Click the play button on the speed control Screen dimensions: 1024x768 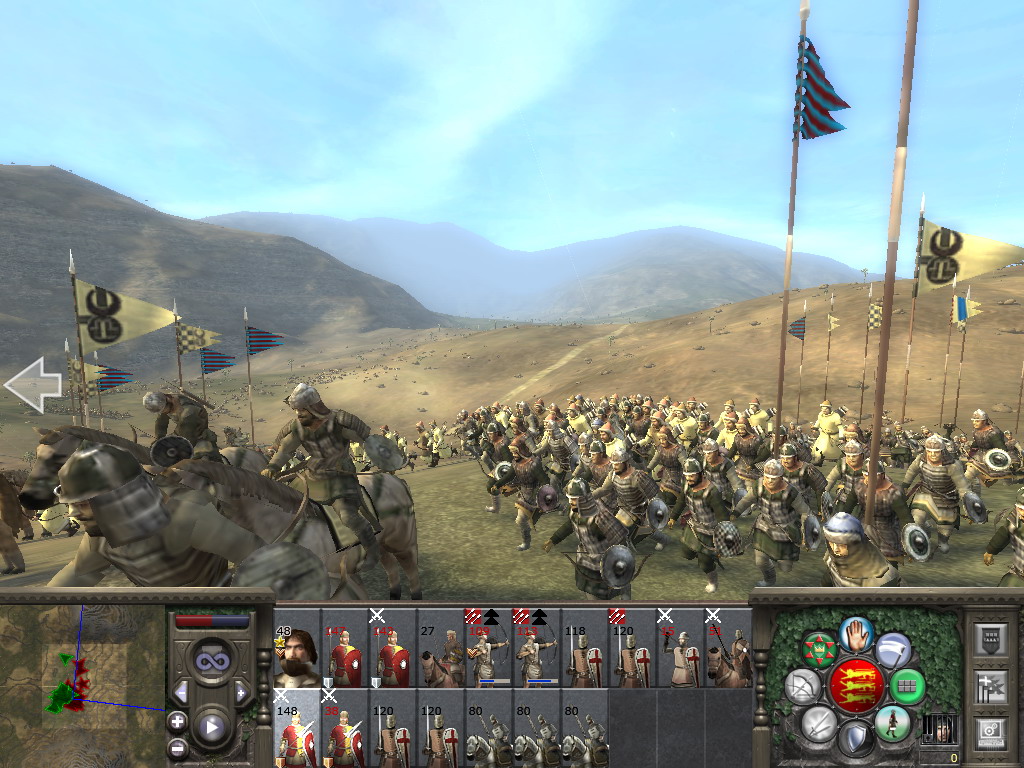click(x=211, y=728)
